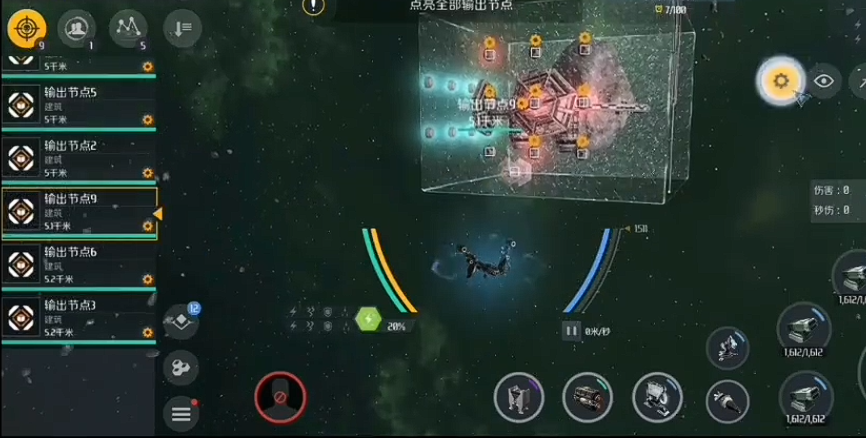
Task: Open the hamburger main menu
Action: tap(181, 411)
